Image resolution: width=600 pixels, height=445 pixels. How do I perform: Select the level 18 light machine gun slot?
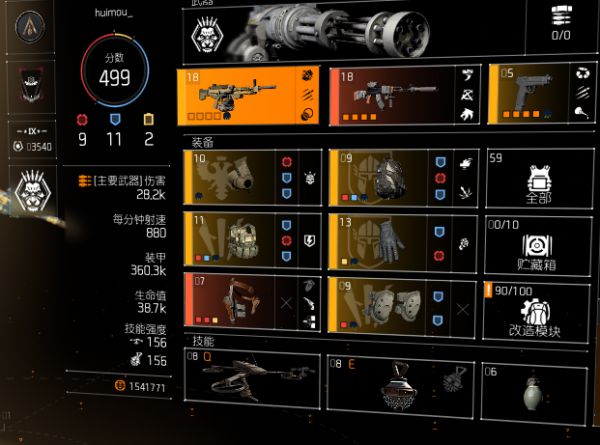click(254, 98)
